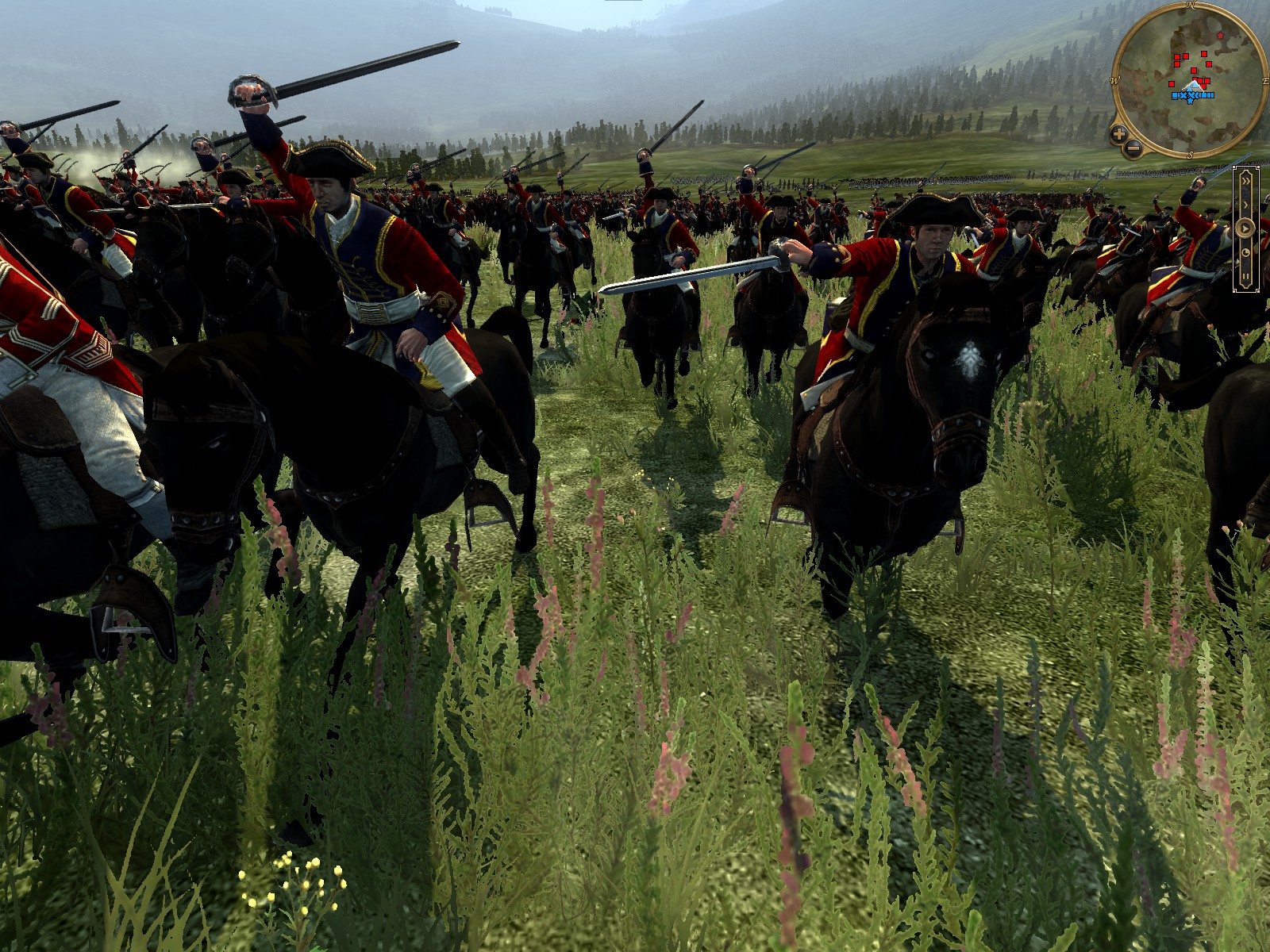Screen dimensions: 1270x952
Task: Click the play icon on the speed control panel
Action: click(1246, 228)
